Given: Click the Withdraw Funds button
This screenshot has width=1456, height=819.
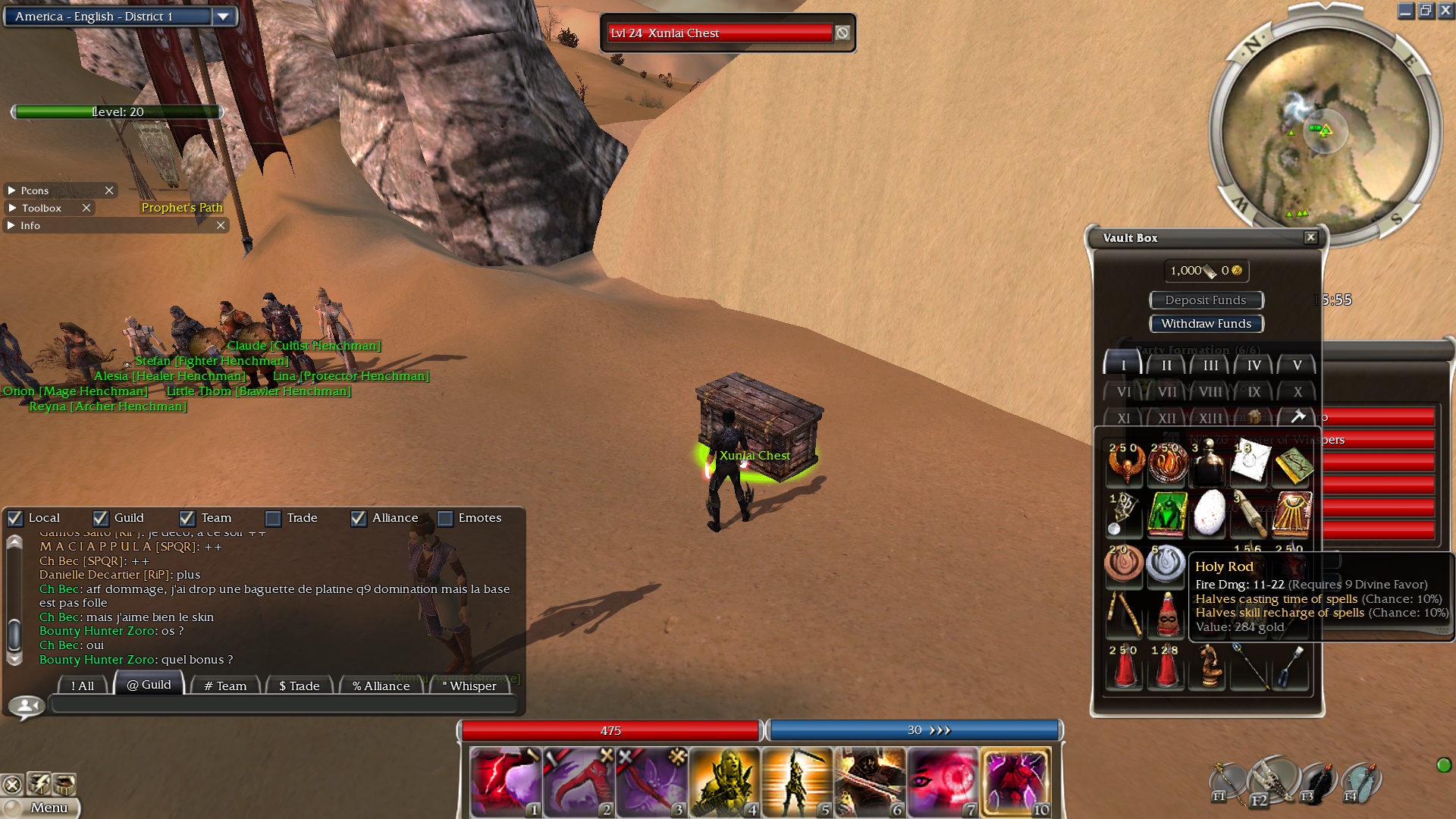Looking at the screenshot, I should point(1206,324).
